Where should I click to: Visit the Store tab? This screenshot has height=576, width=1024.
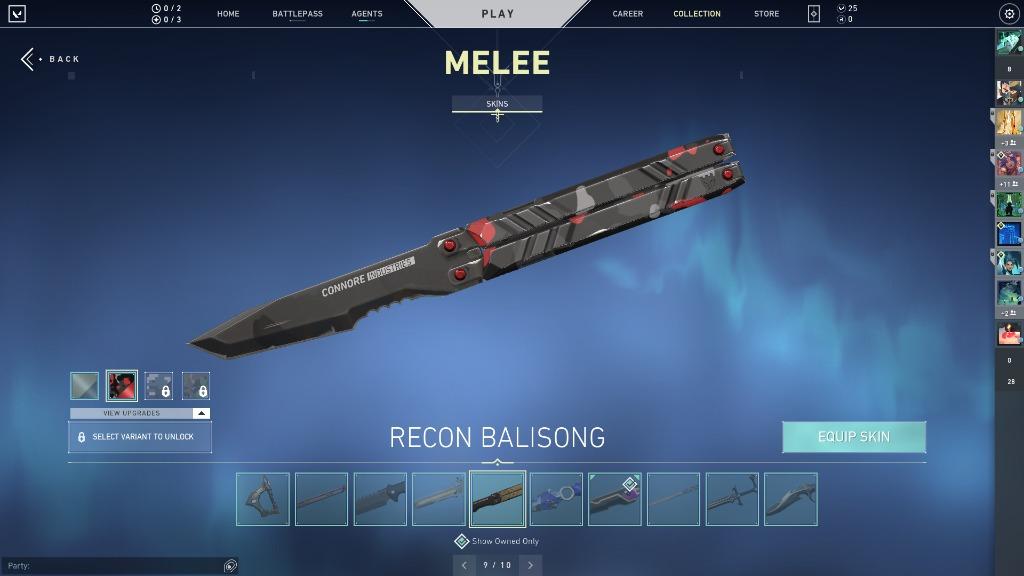point(766,14)
